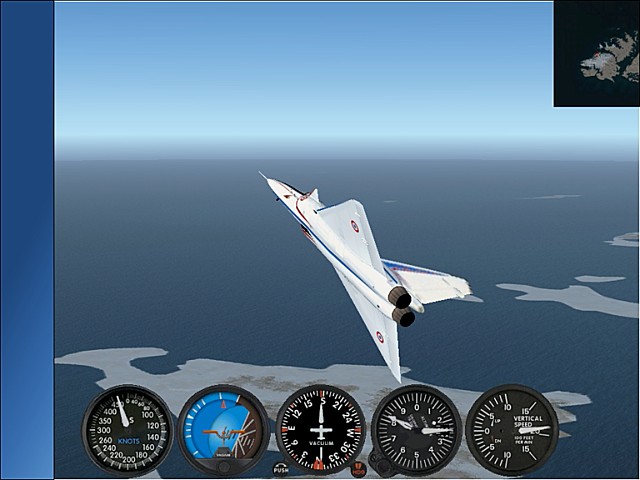This screenshot has width=640, height=480.
Task: Click the airspeed indicator gauge in knots
Action: (127, 430)
